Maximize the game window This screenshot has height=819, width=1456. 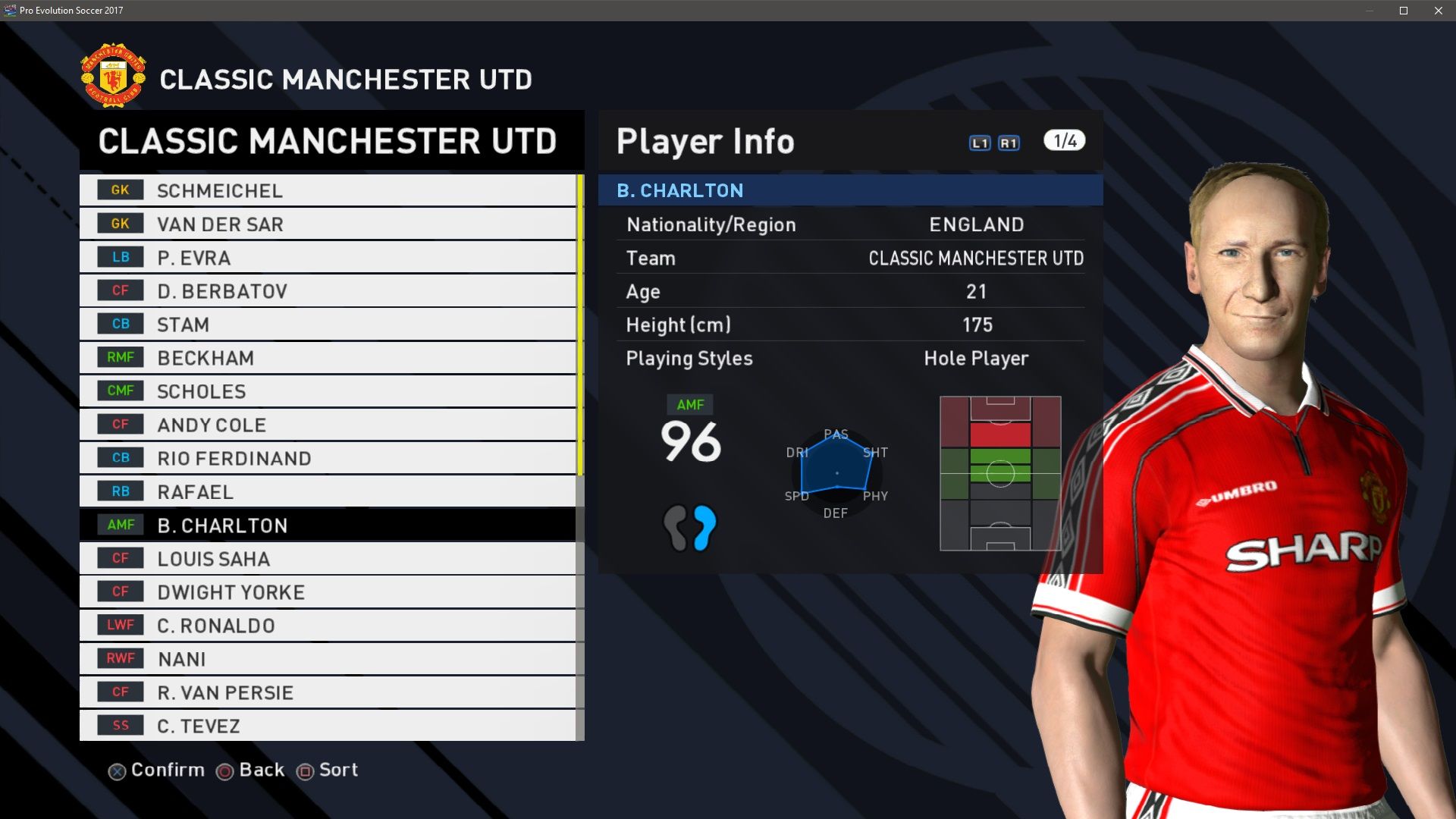click(x=1404, y=11)
